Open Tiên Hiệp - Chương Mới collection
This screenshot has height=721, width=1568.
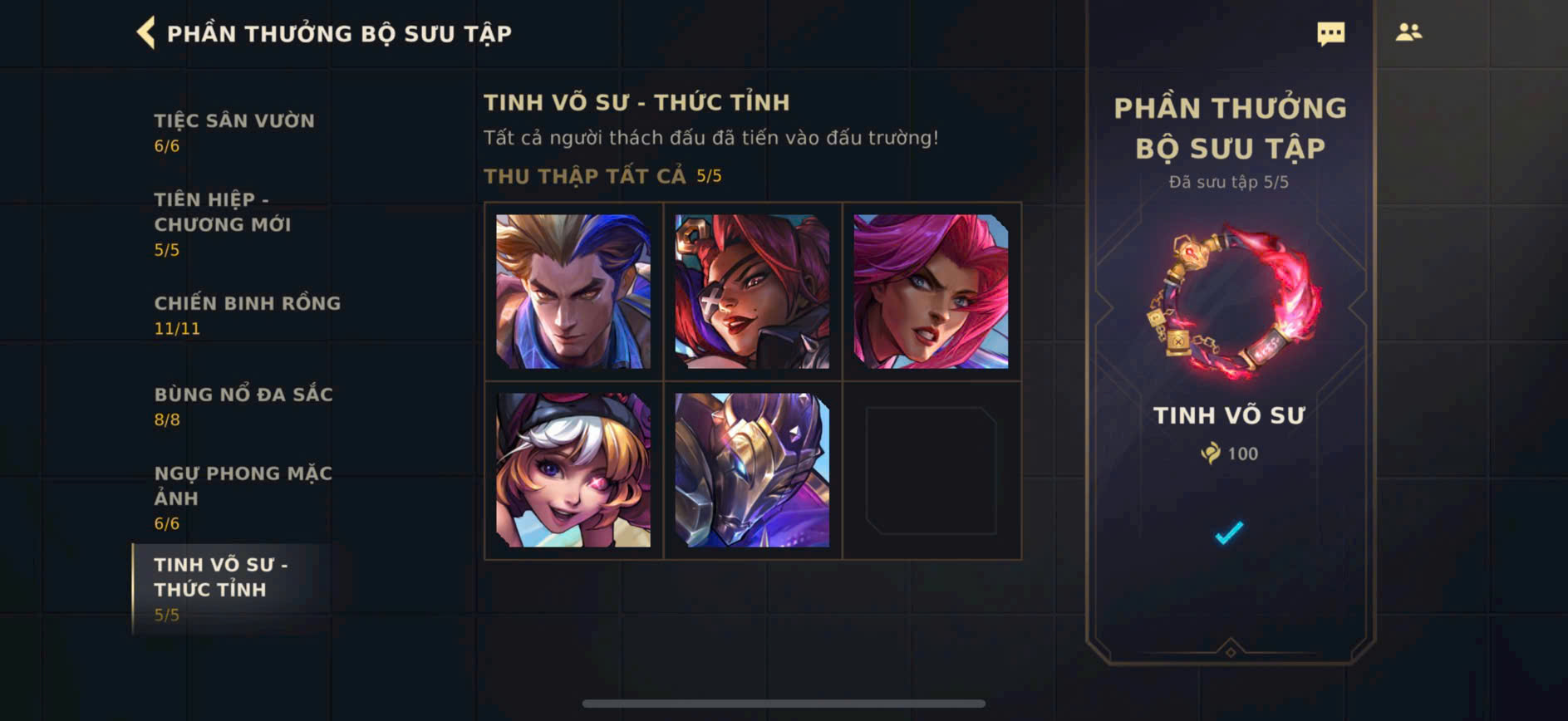(222, 223)
